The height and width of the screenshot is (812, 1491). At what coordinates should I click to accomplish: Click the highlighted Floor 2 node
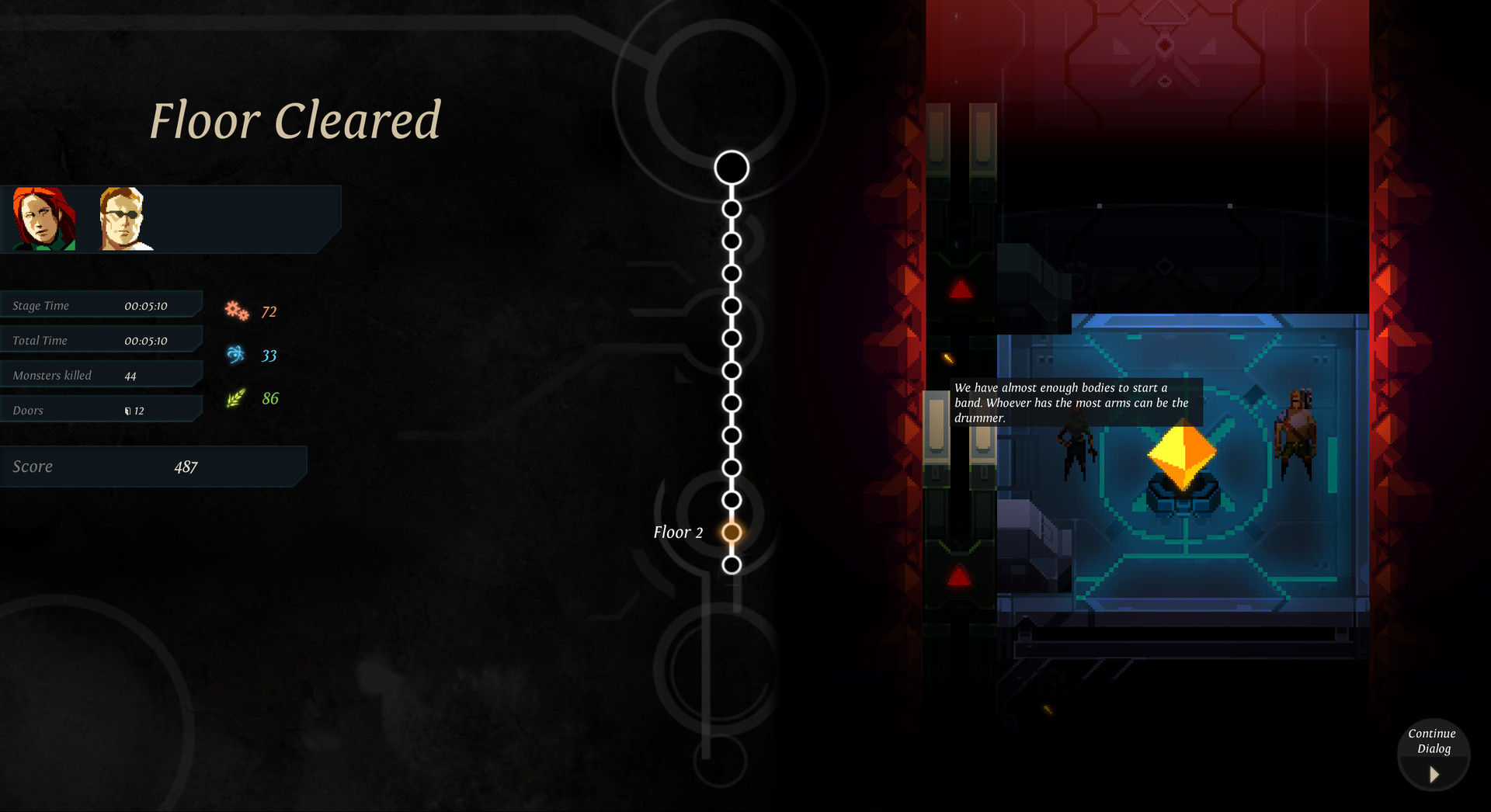[x=732, y=532]
